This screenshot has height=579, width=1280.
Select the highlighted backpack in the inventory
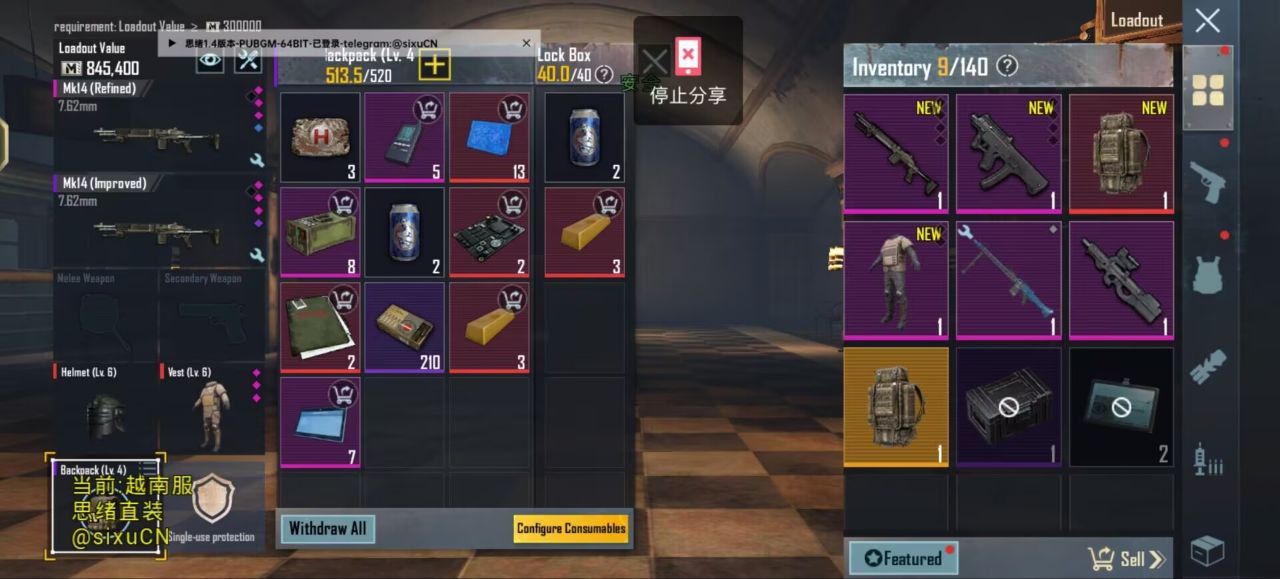[896, 406]
